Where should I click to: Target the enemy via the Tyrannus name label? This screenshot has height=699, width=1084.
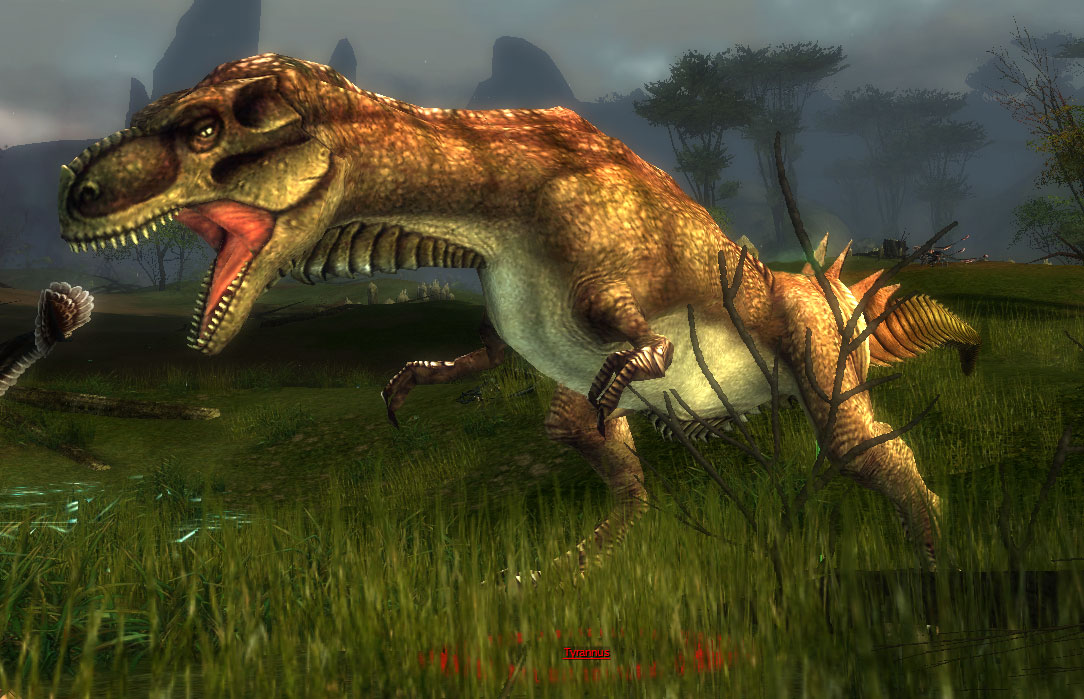pos(586,653)
